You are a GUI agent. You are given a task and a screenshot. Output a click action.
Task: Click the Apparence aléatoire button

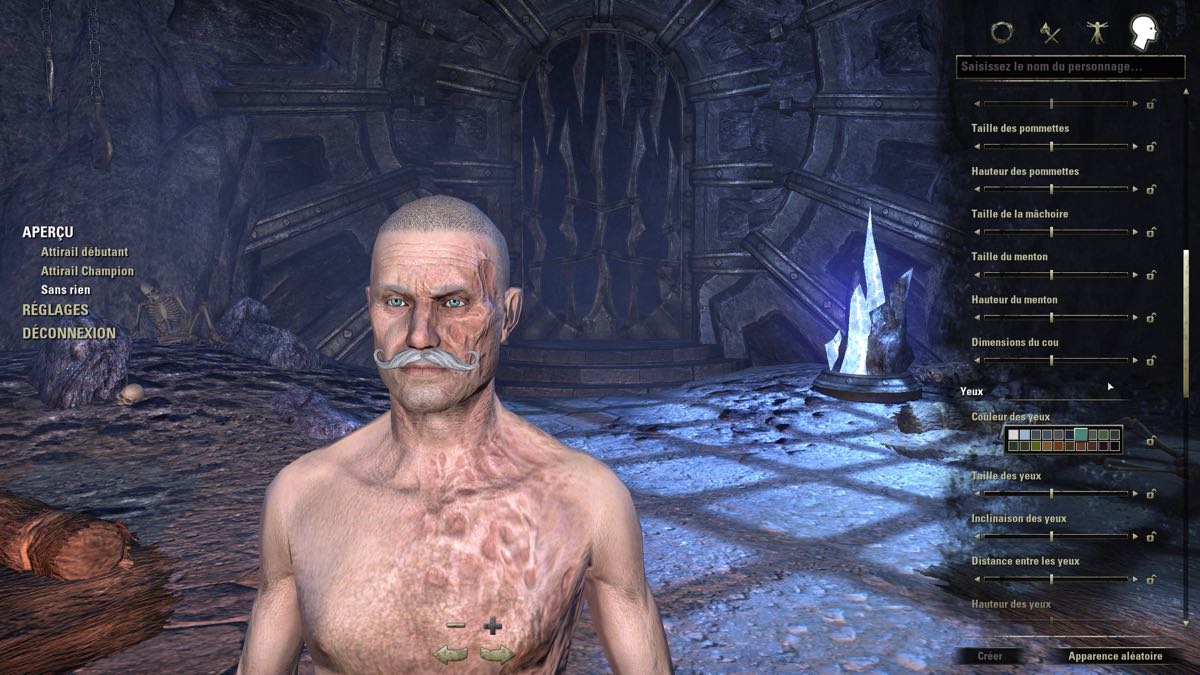[x=1115, y=656]
